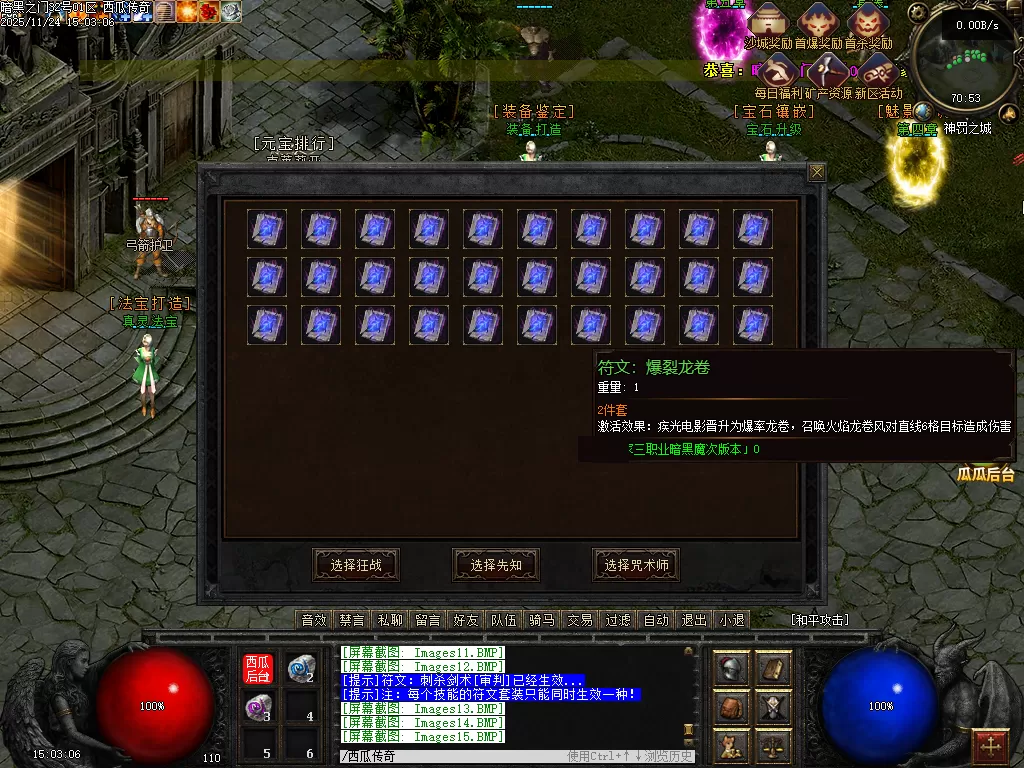
Task: Toggle the 音效 sound button
Action: (x=315, y=620)
